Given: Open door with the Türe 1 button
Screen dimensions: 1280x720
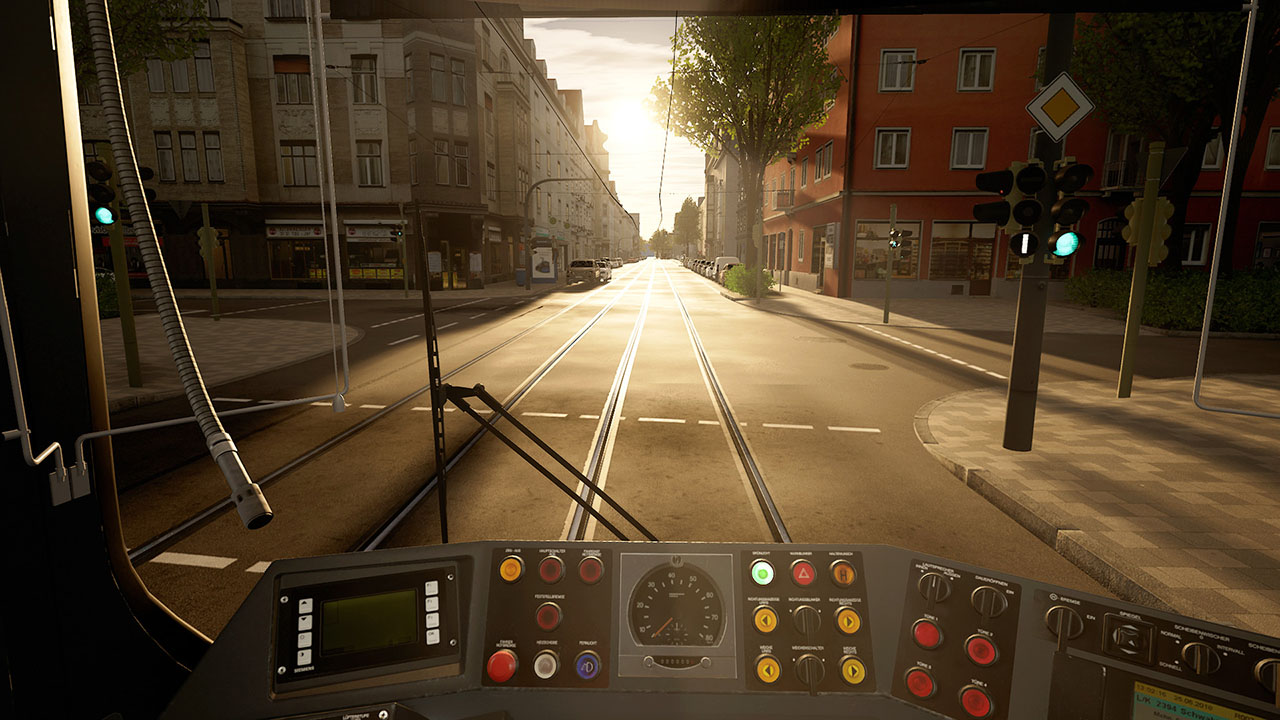Looking at the screenshot, I should (x=927, y=634).
